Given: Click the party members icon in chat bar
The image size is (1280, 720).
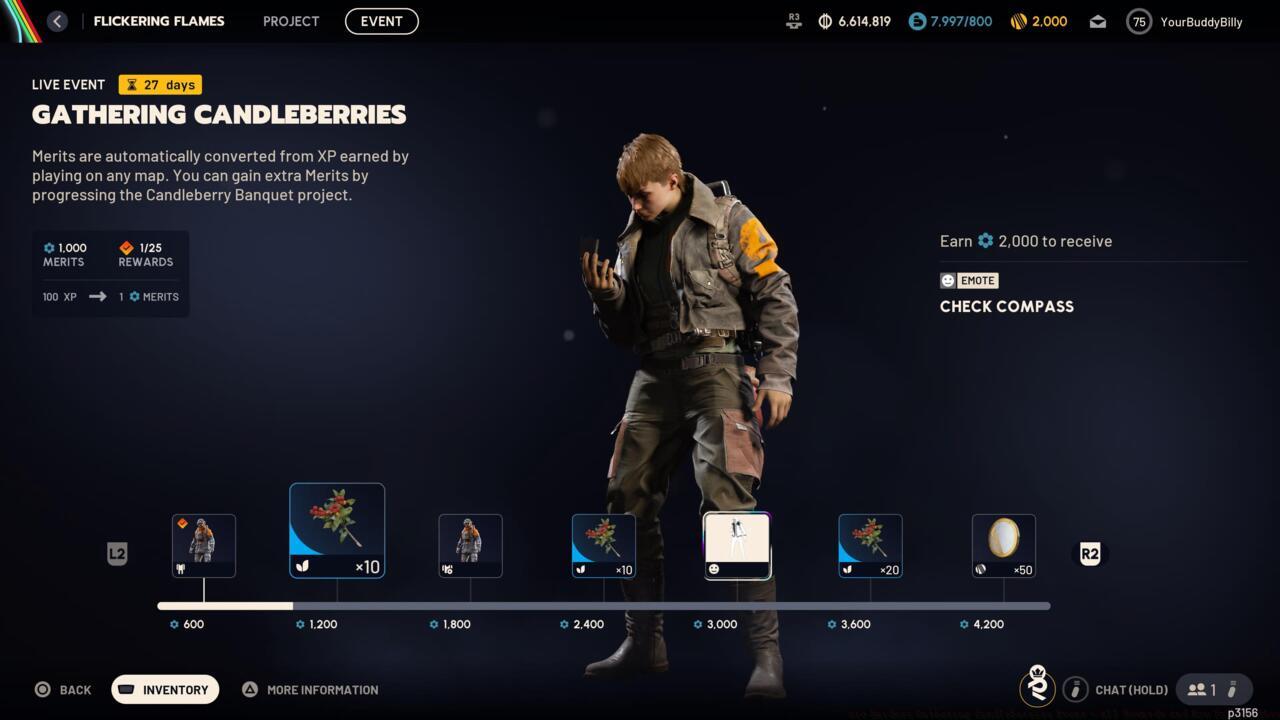Looking at the screenshot, I should pyautogui.click(x=1197, y=689).
